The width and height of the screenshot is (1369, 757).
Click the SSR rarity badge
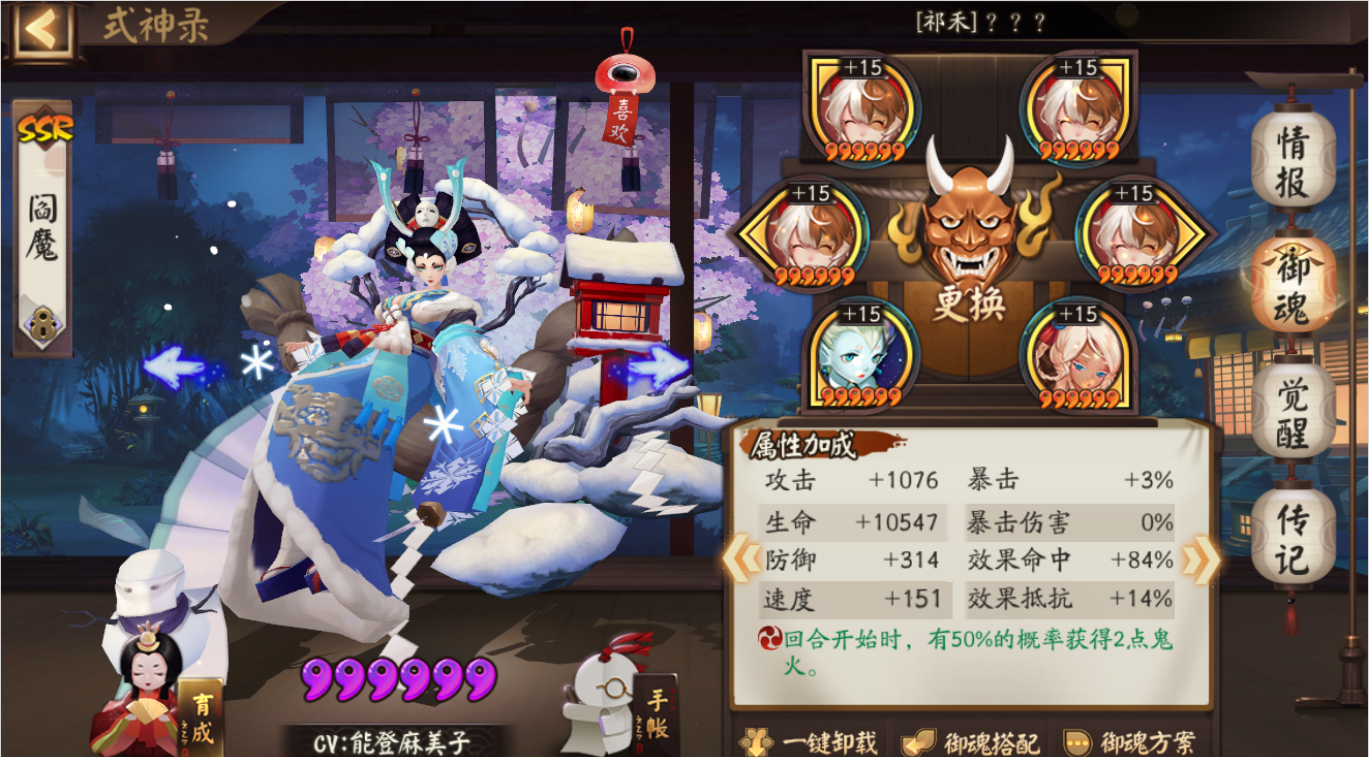(44, 126)
